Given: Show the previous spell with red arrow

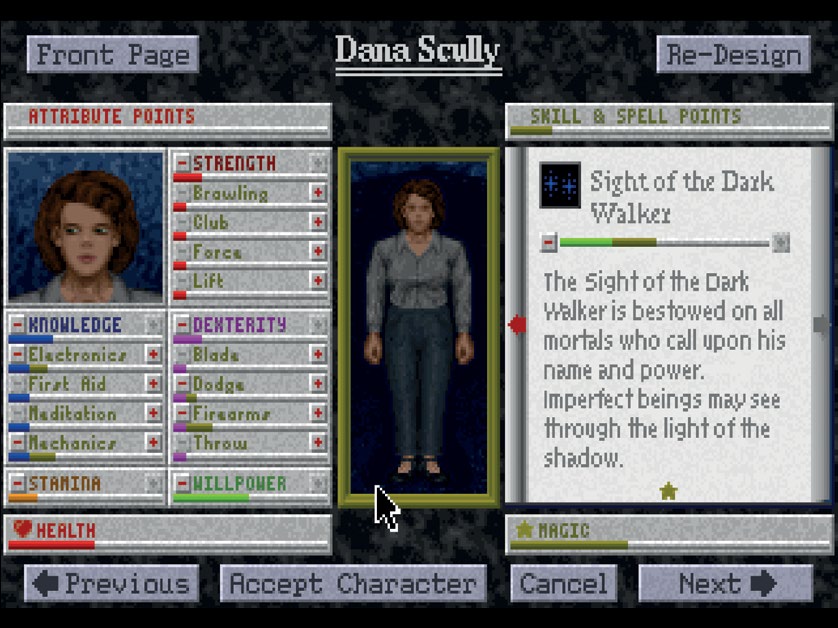Looking at the screenshot, I should [517, 325].
